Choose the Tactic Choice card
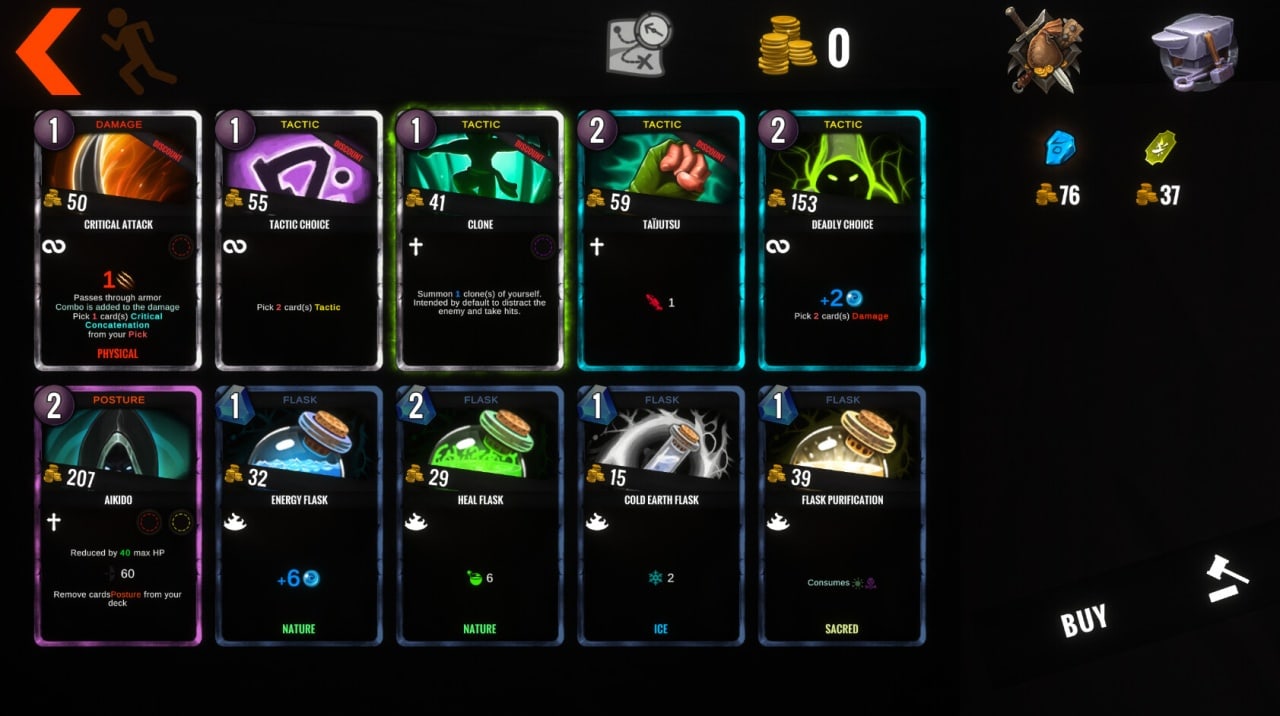1280x716 pixels. pos(299,240)
